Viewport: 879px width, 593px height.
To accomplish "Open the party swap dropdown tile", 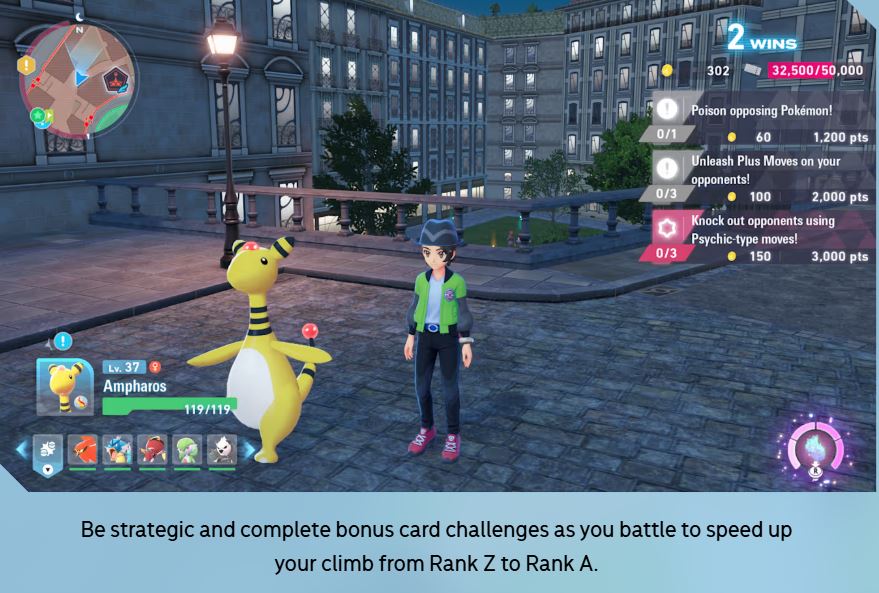I will tap(48, 452).
